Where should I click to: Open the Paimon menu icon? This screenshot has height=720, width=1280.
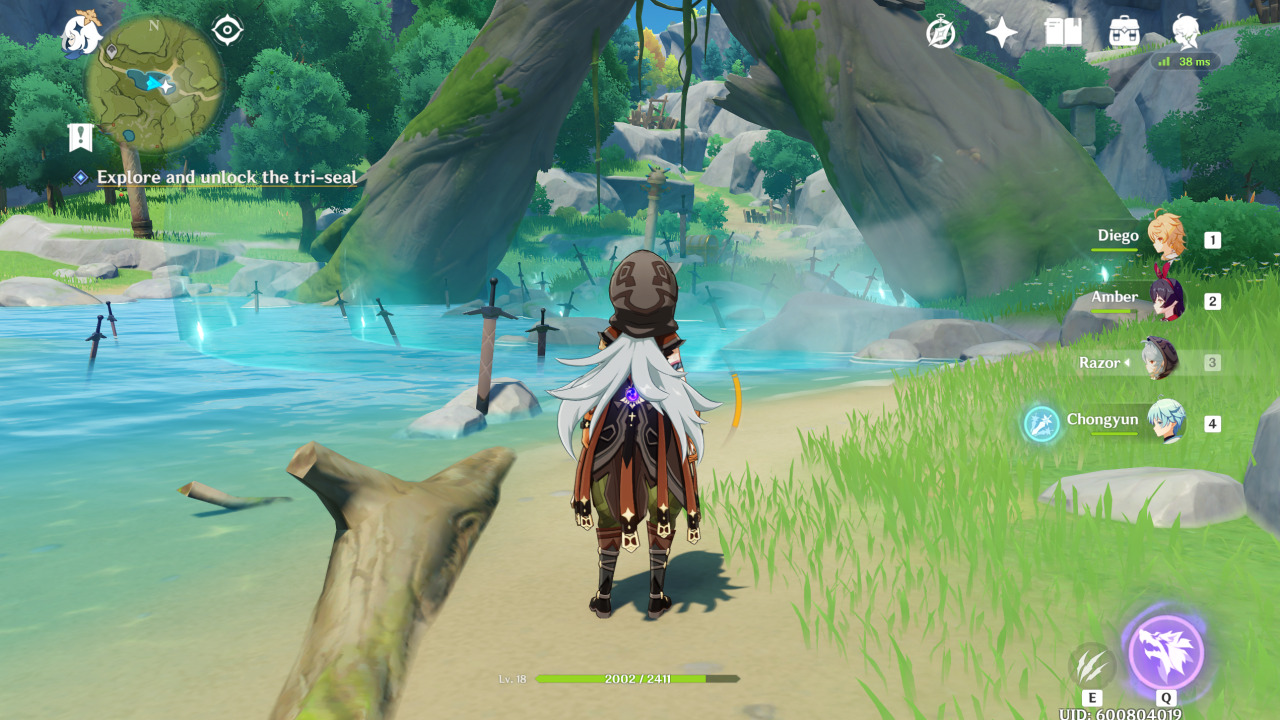coord(81,34)
